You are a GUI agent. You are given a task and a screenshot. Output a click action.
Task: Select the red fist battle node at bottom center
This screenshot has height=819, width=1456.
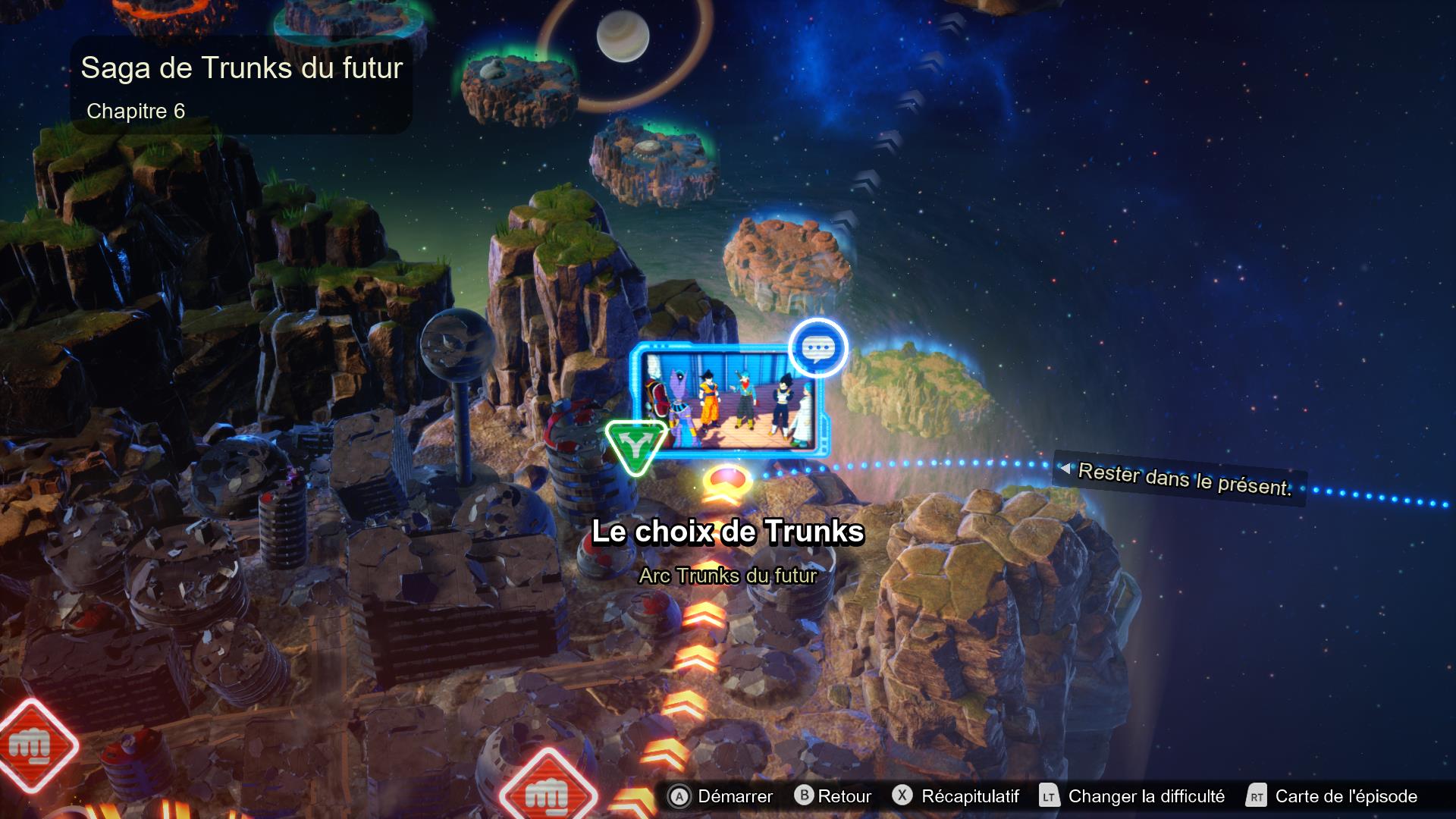(547, 792)
